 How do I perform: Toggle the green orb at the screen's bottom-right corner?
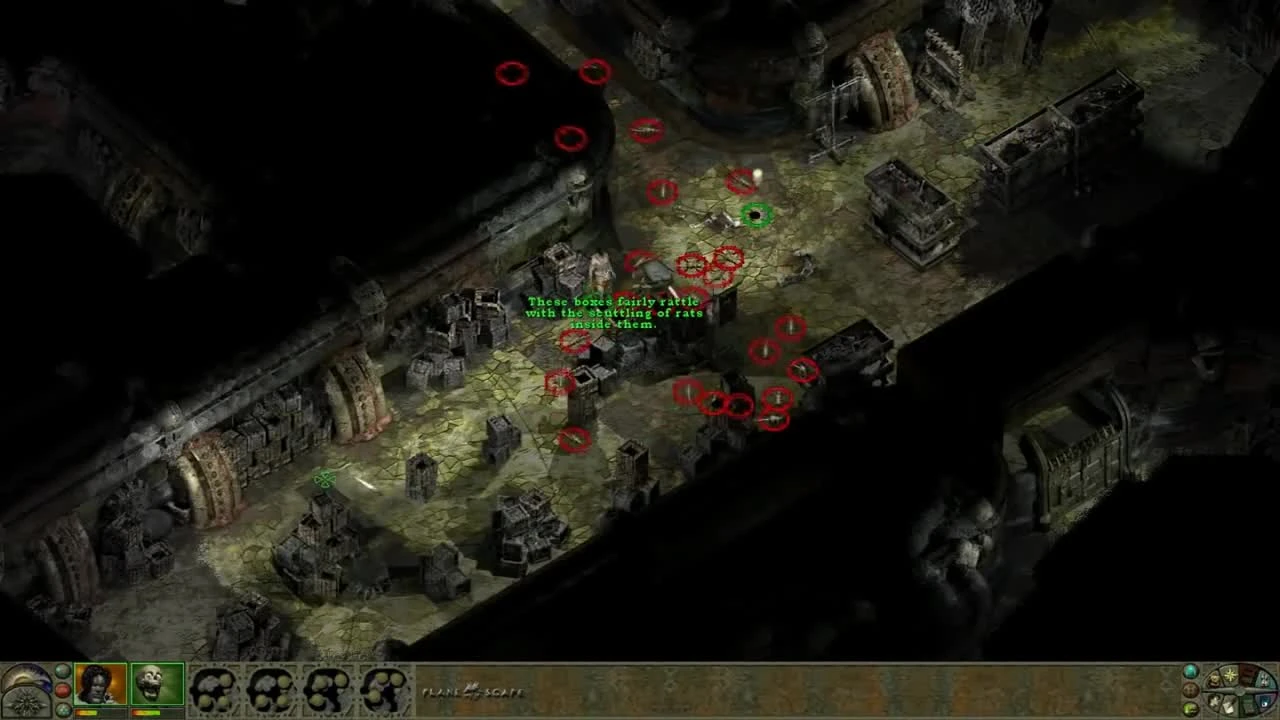tap(1189, 708)
